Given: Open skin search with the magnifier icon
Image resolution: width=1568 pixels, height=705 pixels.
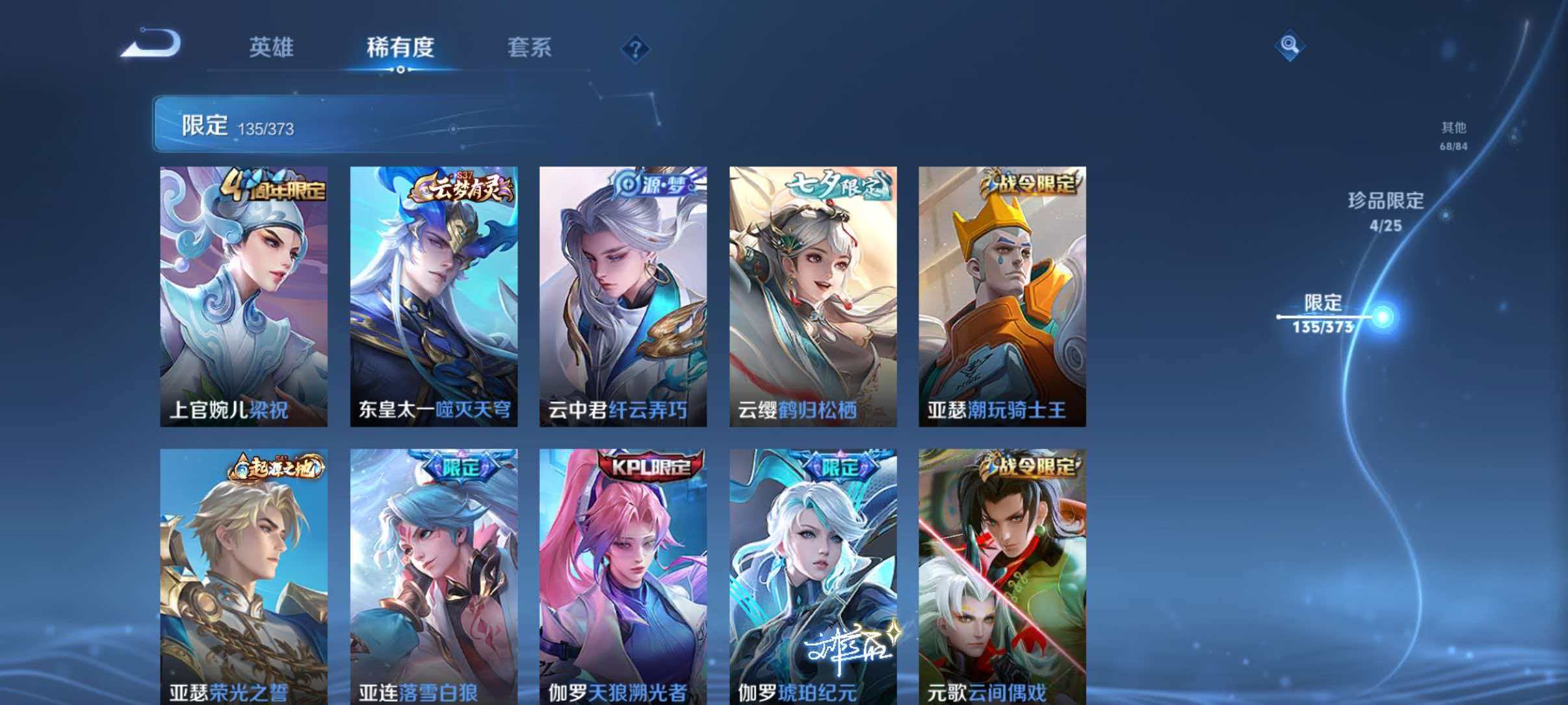Looking at the screenshot, I should (1290, 46).
